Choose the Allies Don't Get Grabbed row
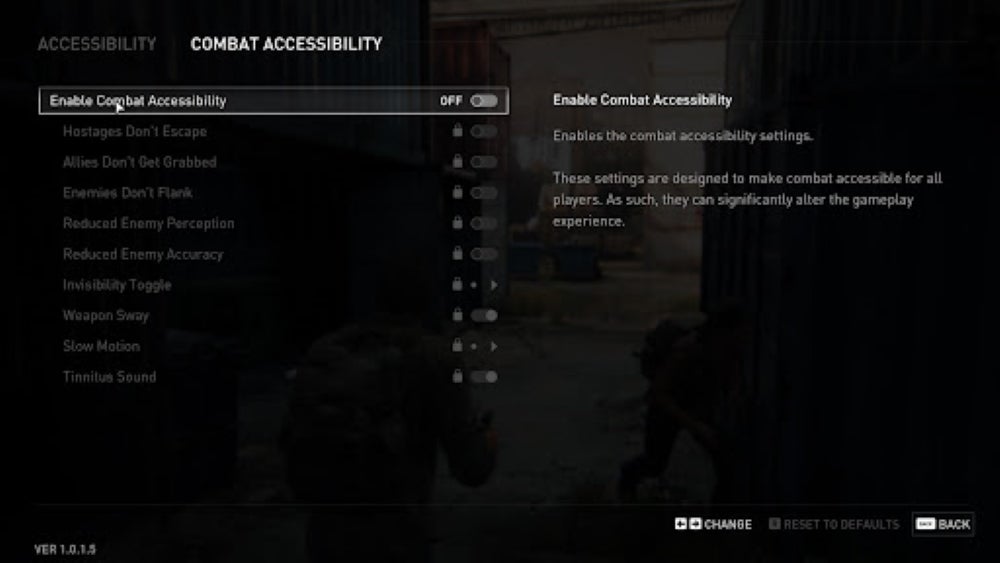The height and width of the screenshot is (563, 1000). coord(139,162)
